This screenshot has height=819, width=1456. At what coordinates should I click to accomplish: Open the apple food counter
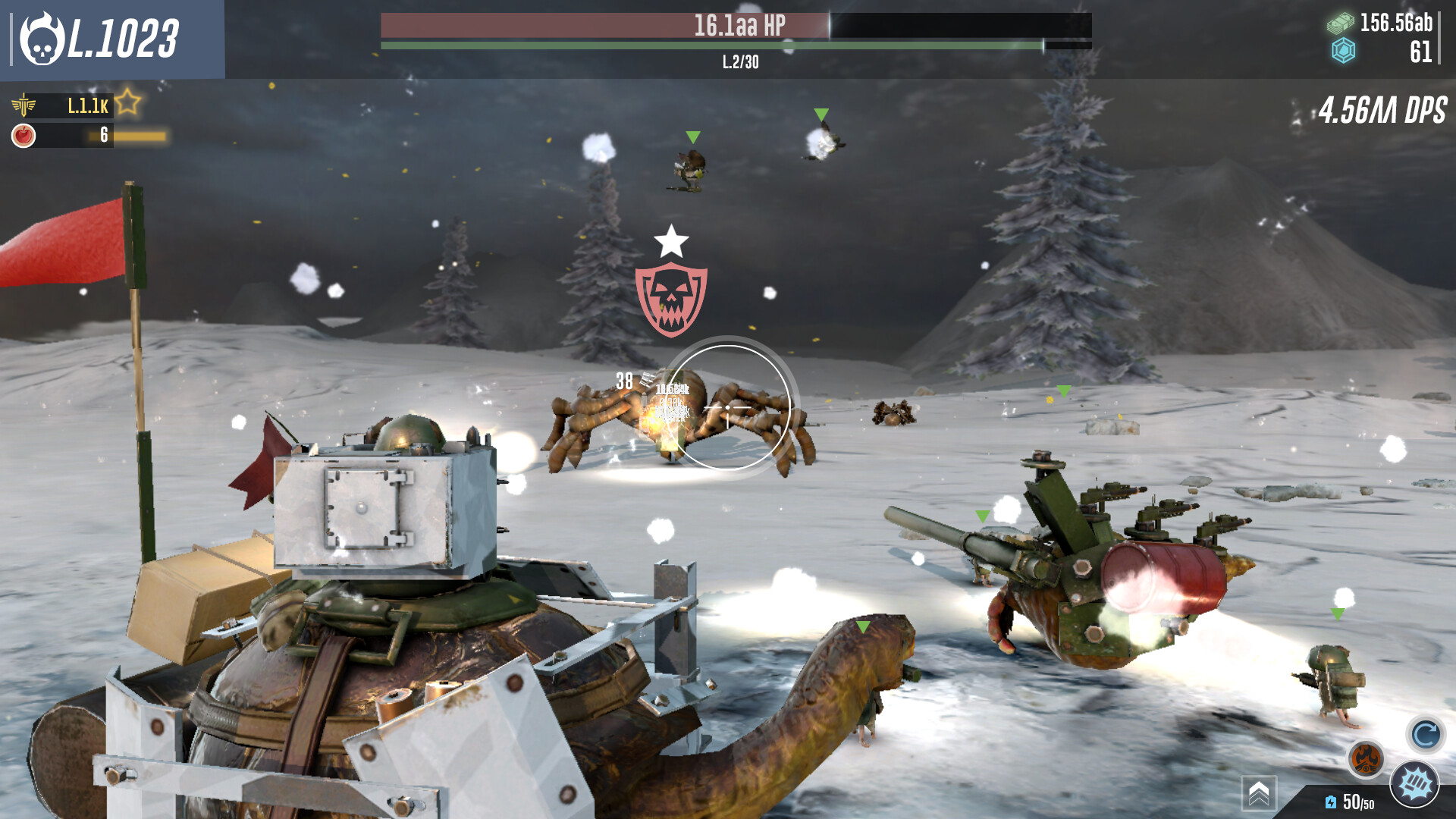[x=23, y=136]
